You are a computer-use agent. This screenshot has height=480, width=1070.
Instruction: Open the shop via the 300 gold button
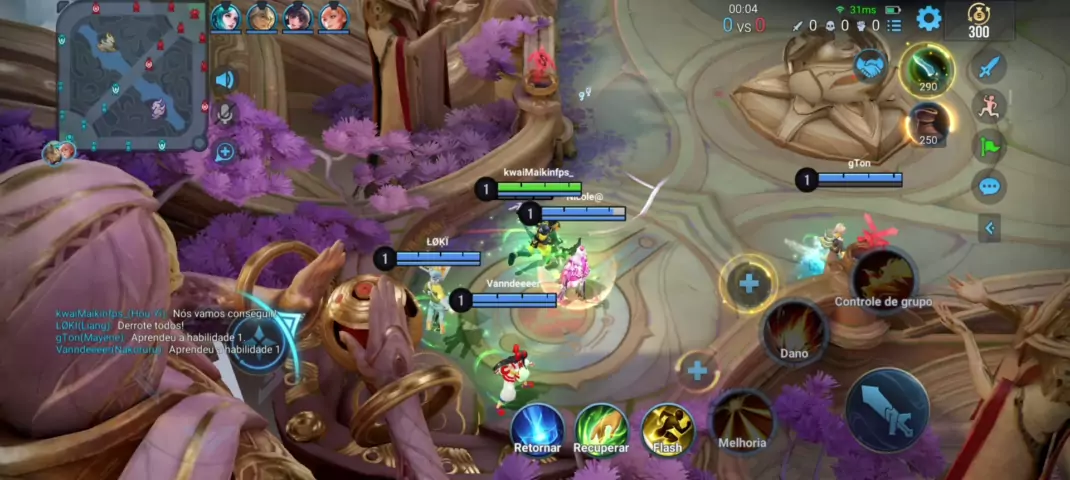(978, 20)
